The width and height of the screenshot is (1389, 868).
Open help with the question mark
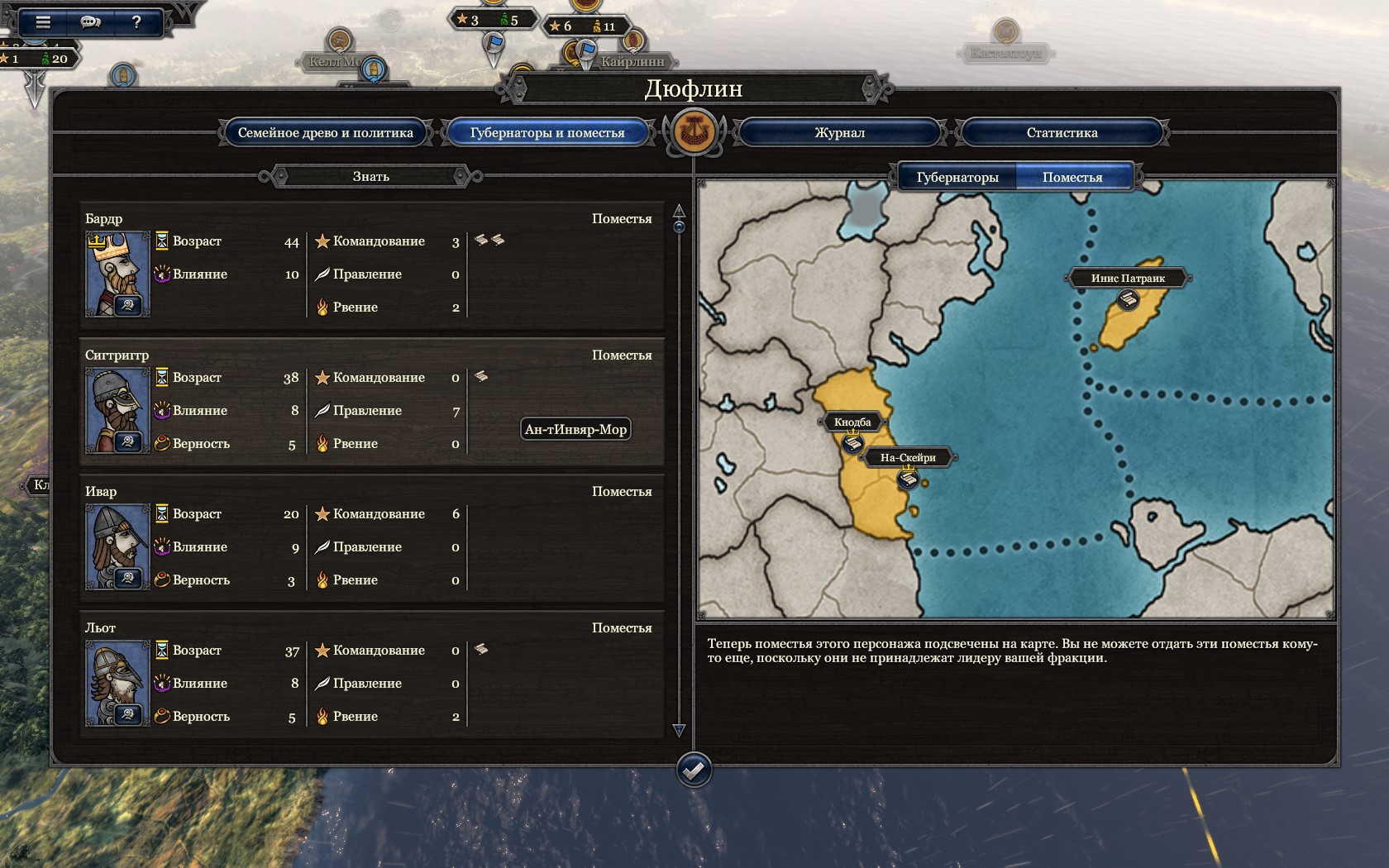pyautogui.click(x=136, y=22)
